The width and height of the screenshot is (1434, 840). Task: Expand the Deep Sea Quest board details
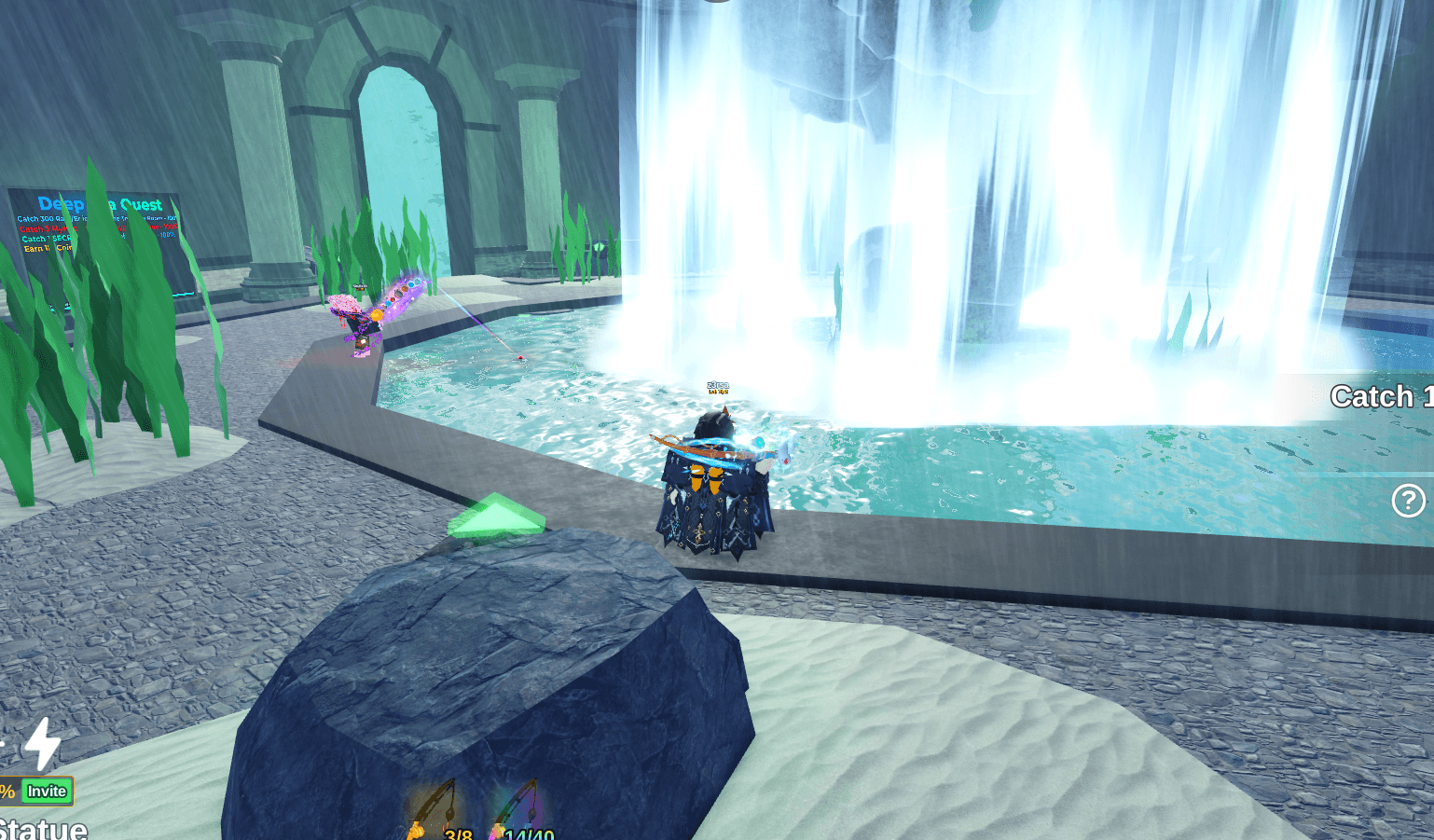coord(93,224)
